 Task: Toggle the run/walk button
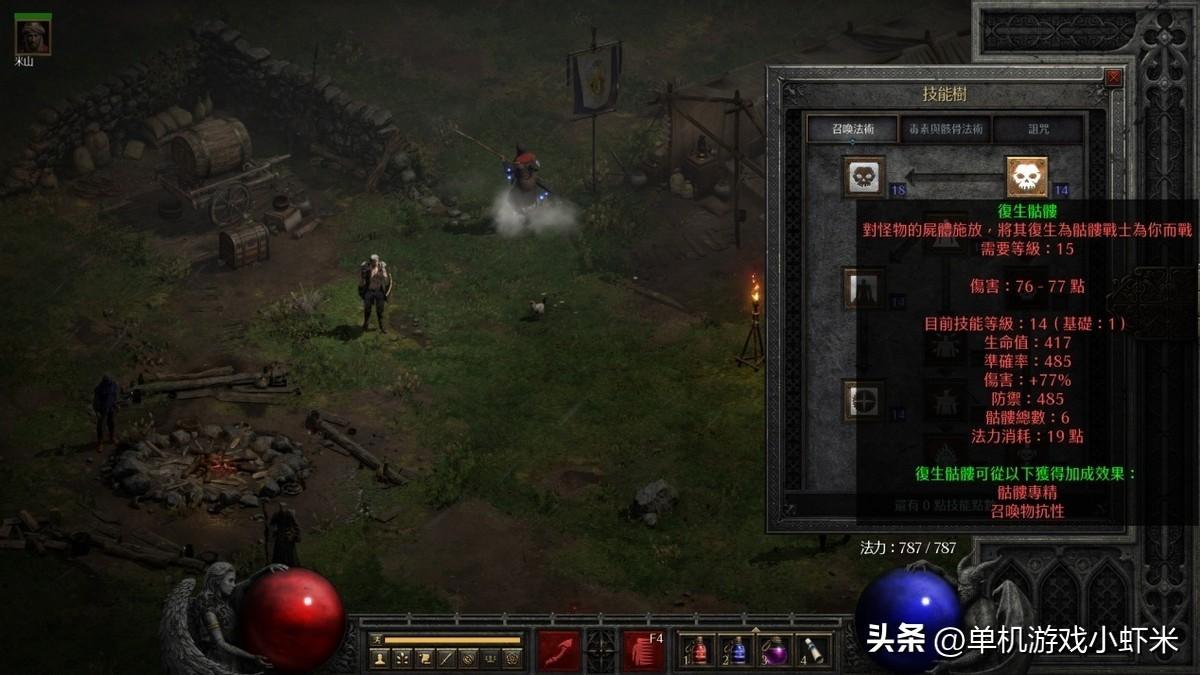coord(377,640)
